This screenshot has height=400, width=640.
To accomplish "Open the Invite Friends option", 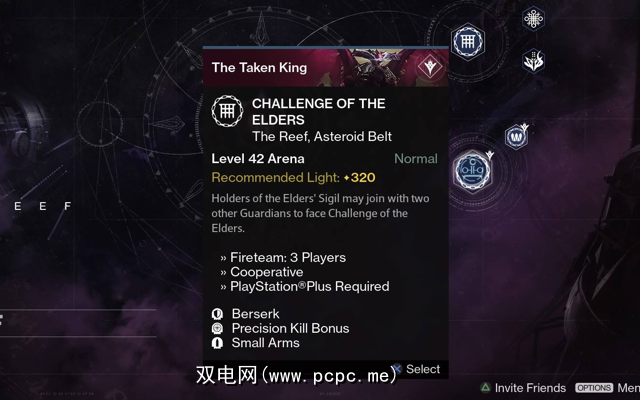I will click(x=523, y=388).
